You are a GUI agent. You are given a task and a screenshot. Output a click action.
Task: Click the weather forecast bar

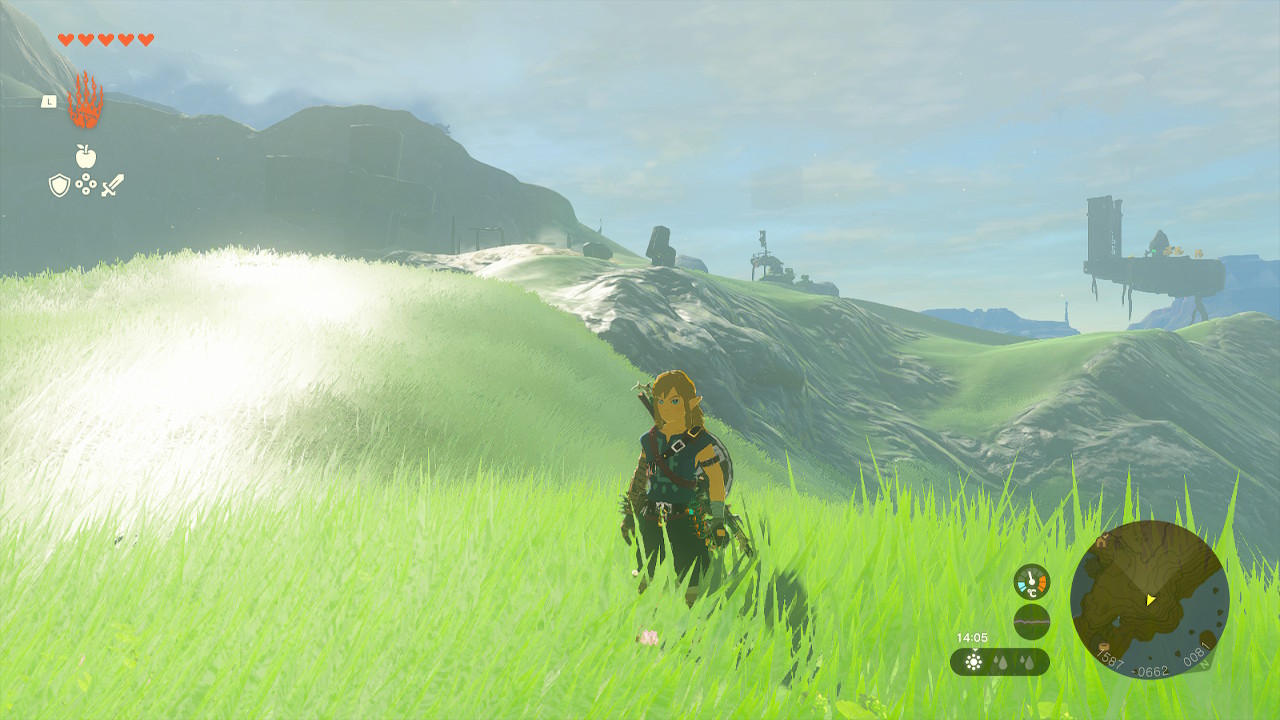[999, 662]
